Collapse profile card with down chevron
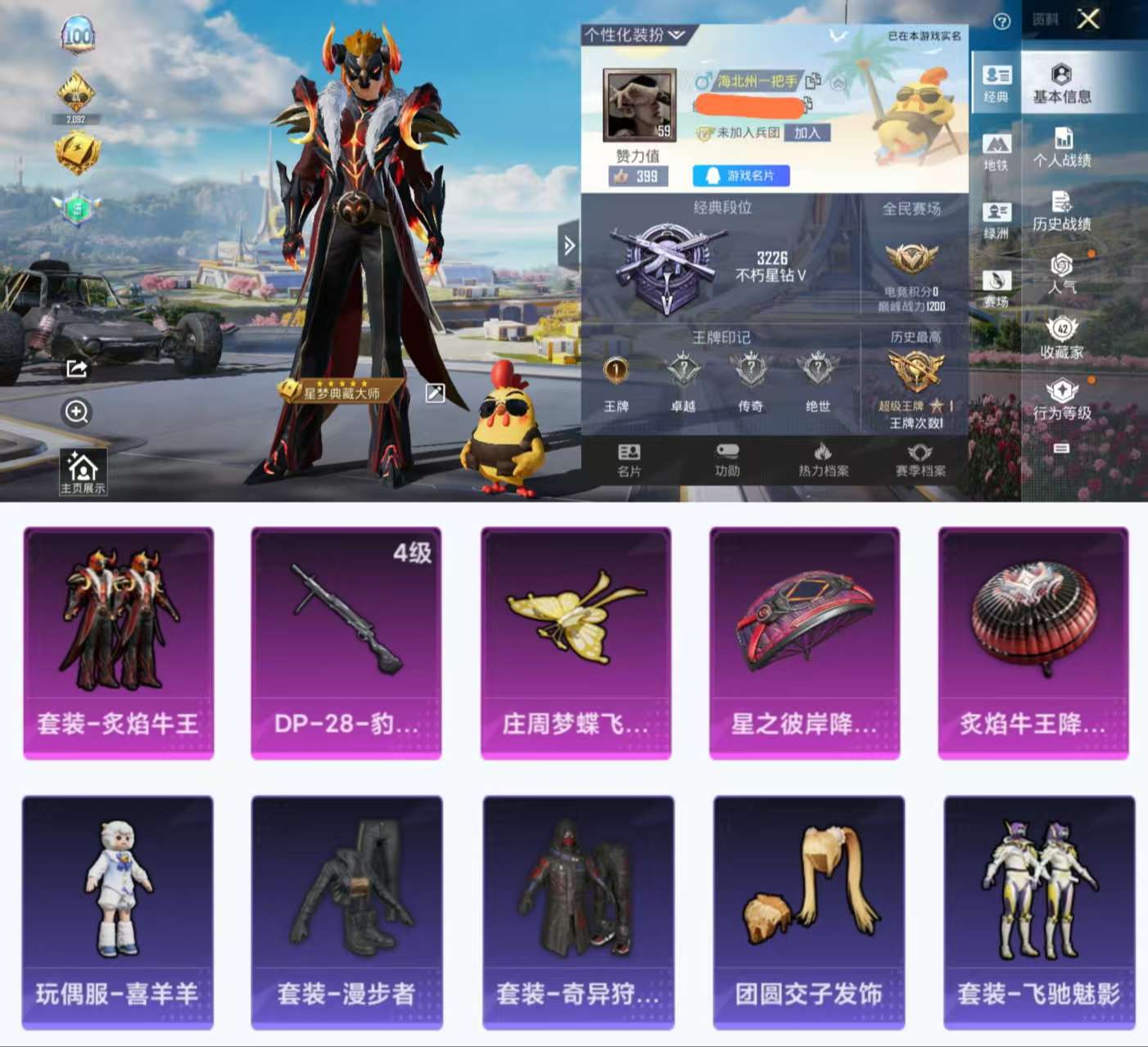The height and width of the screenshot is (1047, 1148). click(x=837, y=34)
